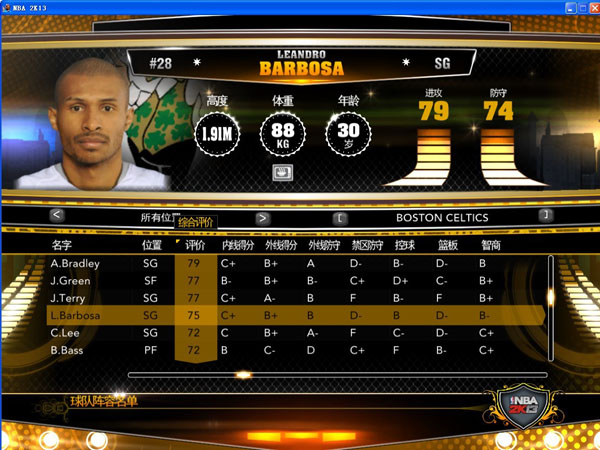Switch to the previous team before Boston Celtics
The width and height of the screenshot is (600, 450).
pyautogui.click(x=340, y=216)
